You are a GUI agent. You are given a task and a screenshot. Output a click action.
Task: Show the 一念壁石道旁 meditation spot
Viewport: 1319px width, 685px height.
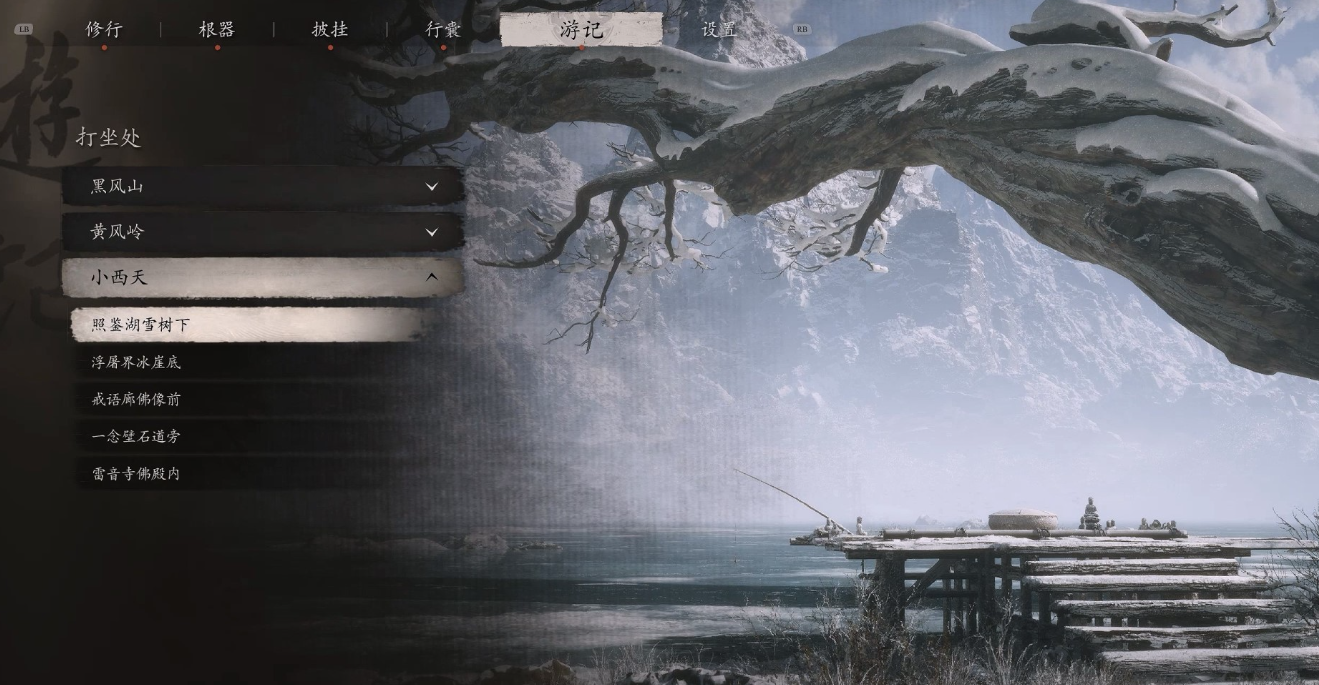(250, 436)
